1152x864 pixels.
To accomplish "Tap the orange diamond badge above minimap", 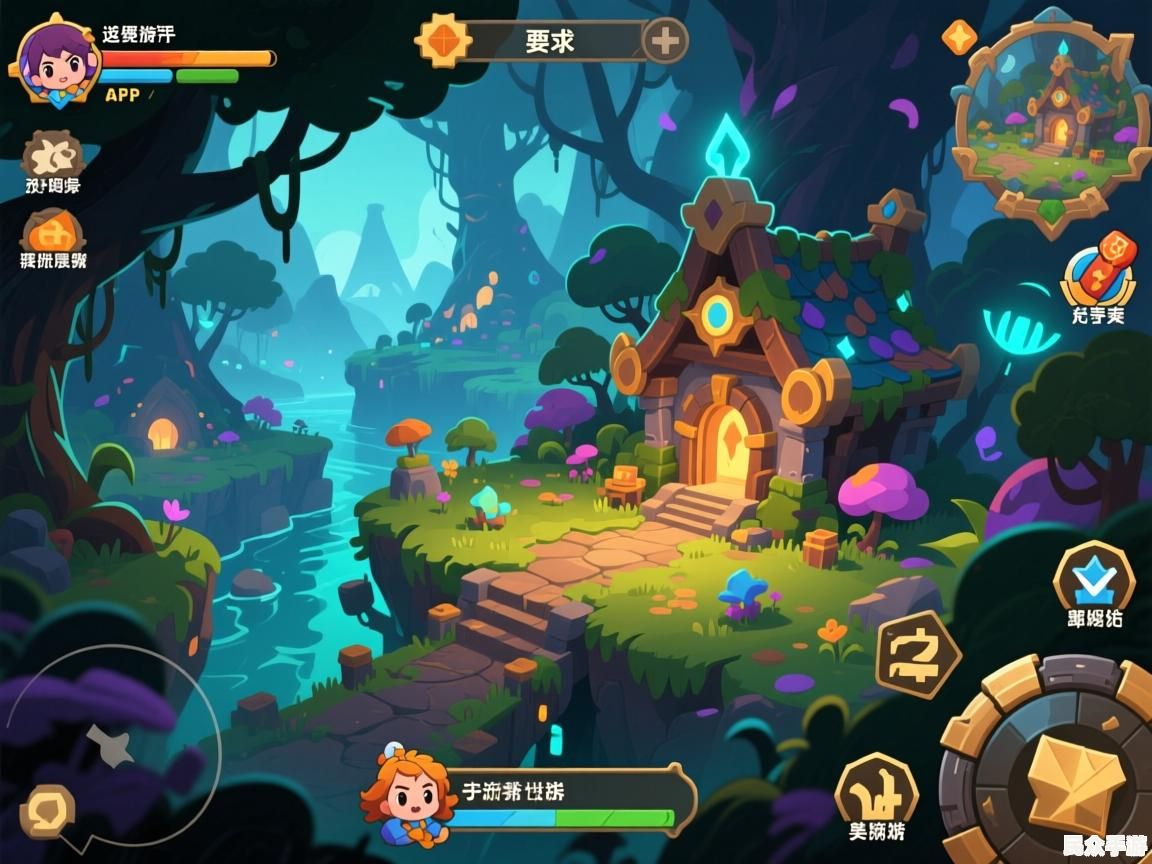I will tap(960, 37).
